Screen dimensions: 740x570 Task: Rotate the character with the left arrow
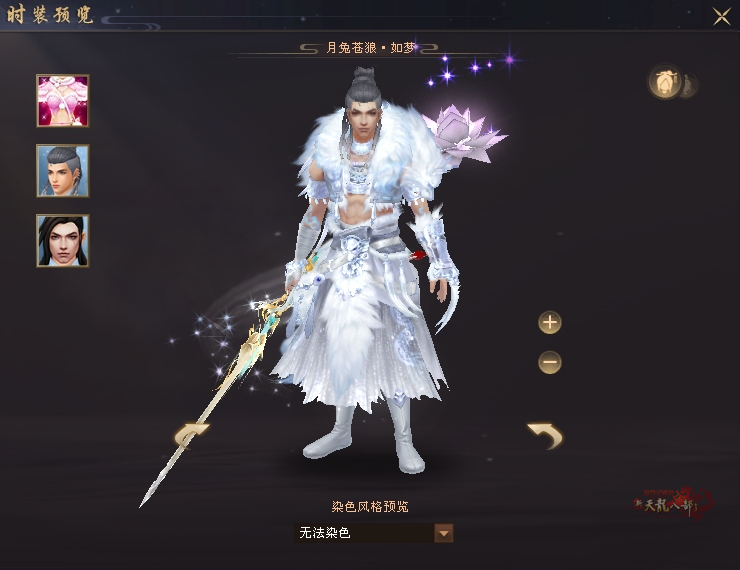tap(192, 435)
